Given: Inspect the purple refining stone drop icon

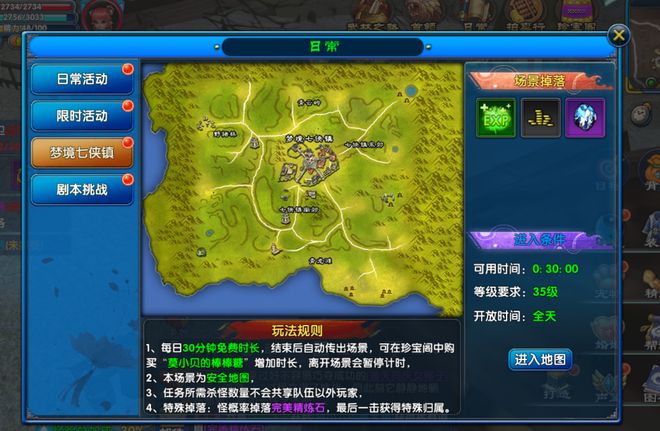Looking at the screenshot, I should pos(586,117).
